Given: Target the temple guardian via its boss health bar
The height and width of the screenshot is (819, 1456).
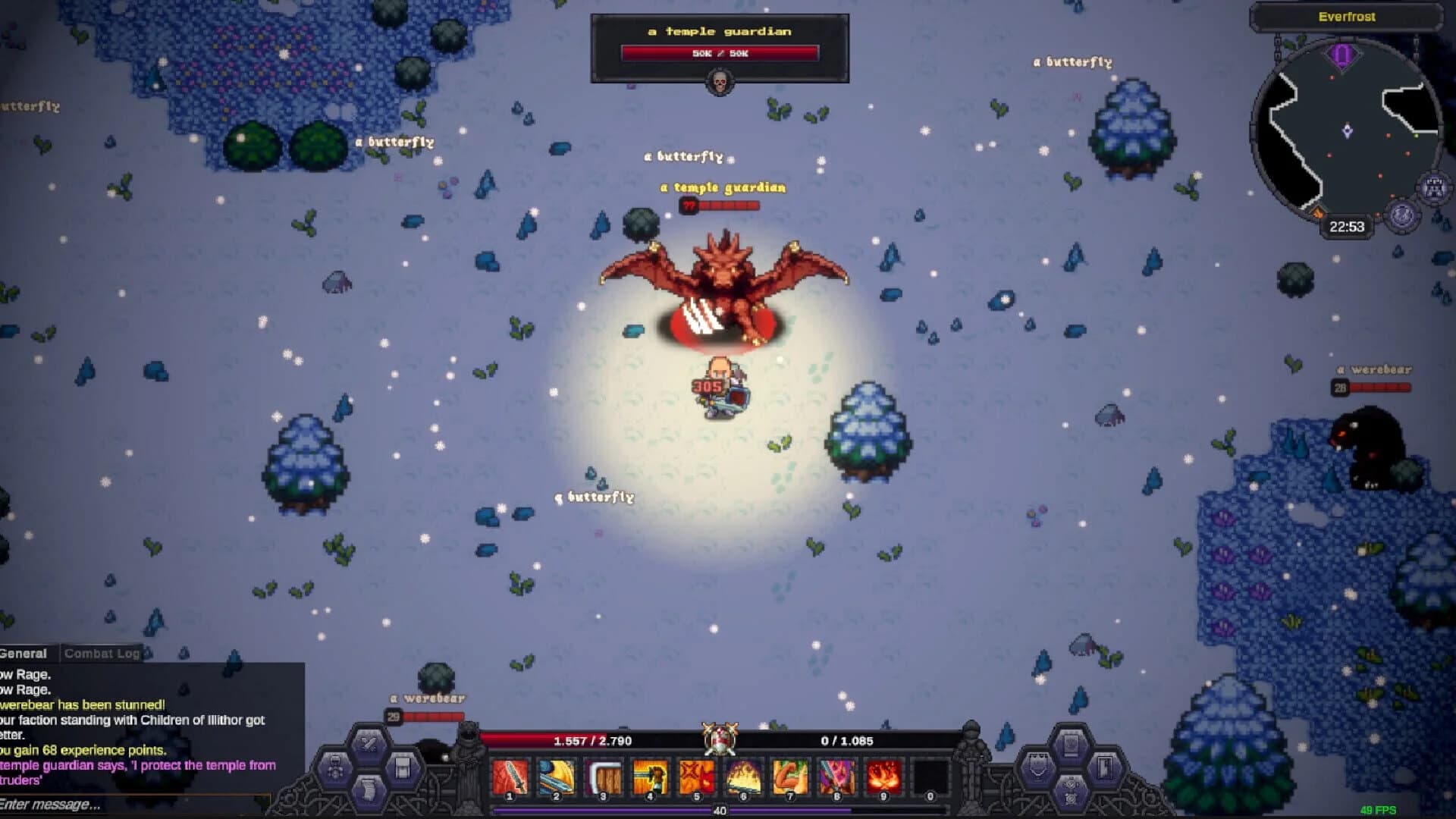Looking at the screenshot, I should (720, 52).
